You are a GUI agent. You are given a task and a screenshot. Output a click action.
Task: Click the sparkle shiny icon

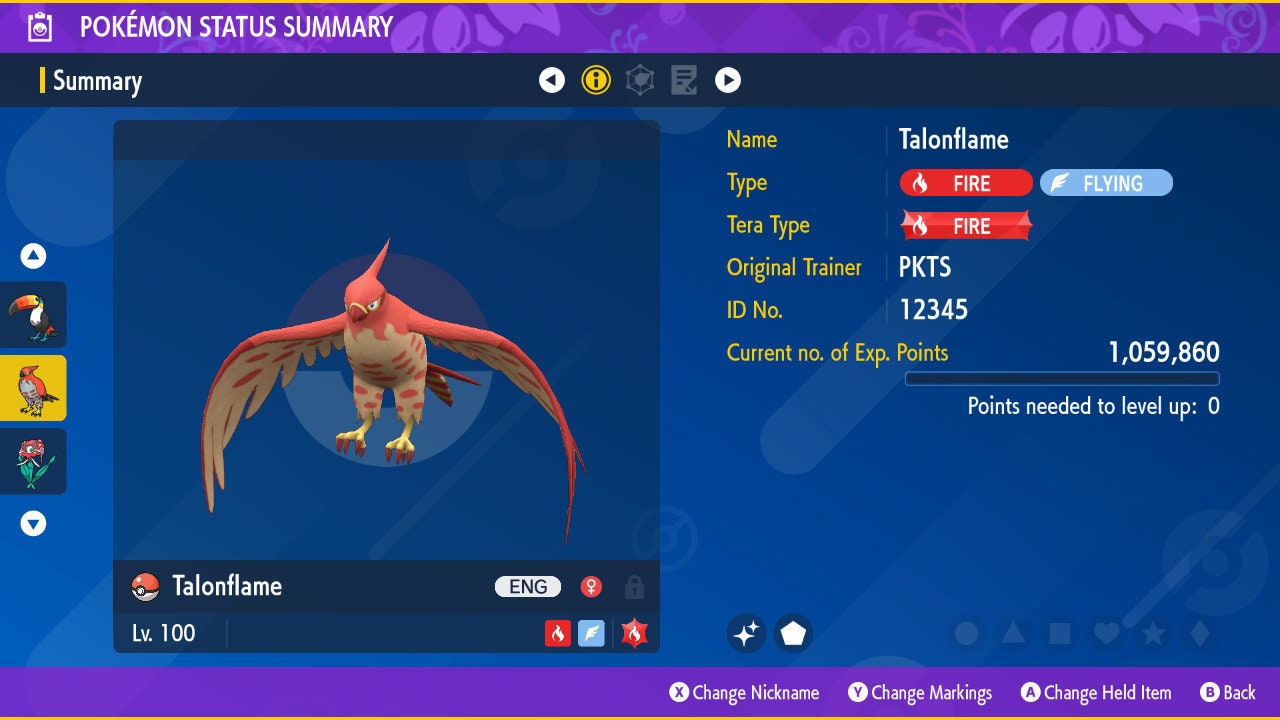click(x=746, y=633)
